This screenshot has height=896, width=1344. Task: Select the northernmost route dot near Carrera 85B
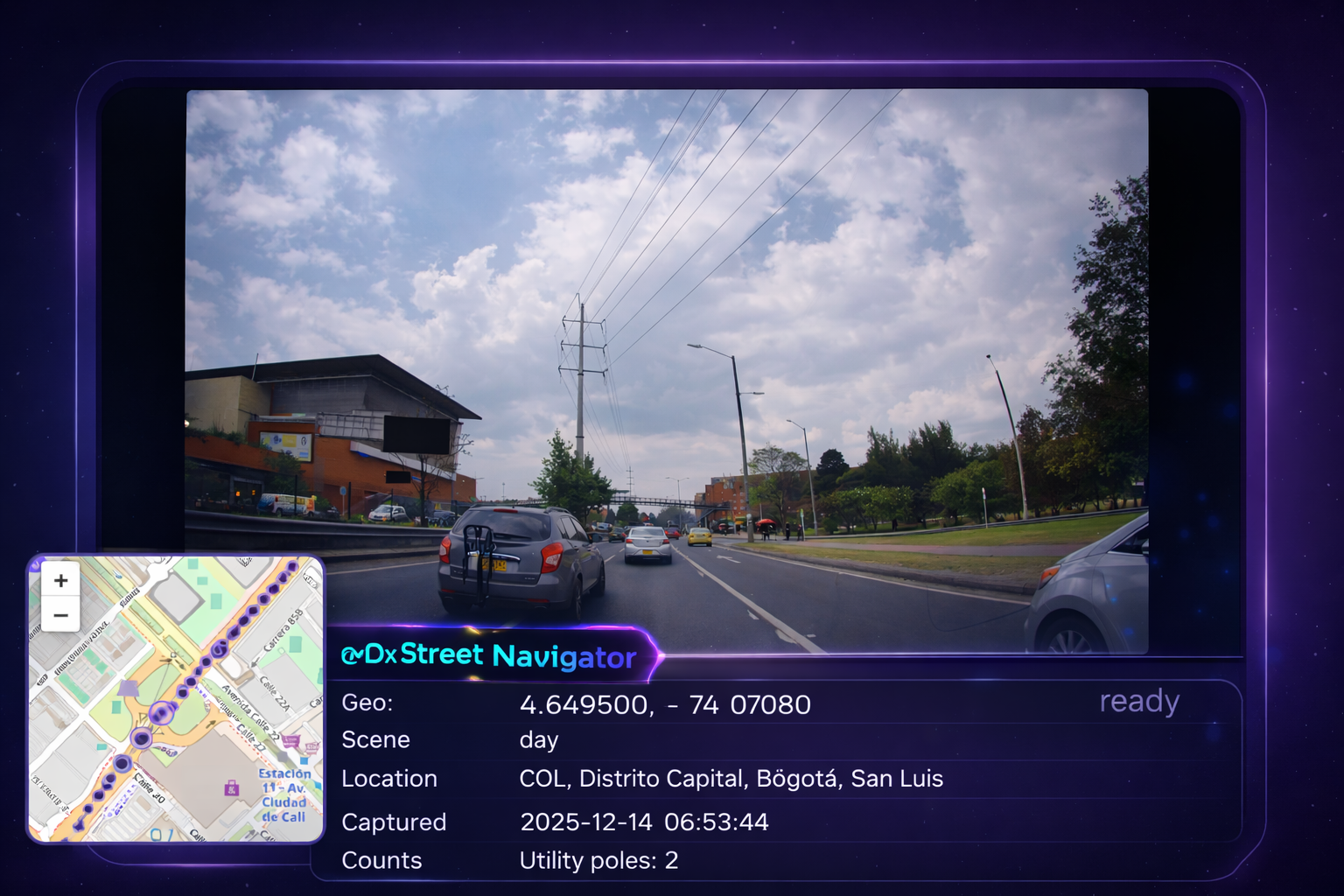coord(291,565)
